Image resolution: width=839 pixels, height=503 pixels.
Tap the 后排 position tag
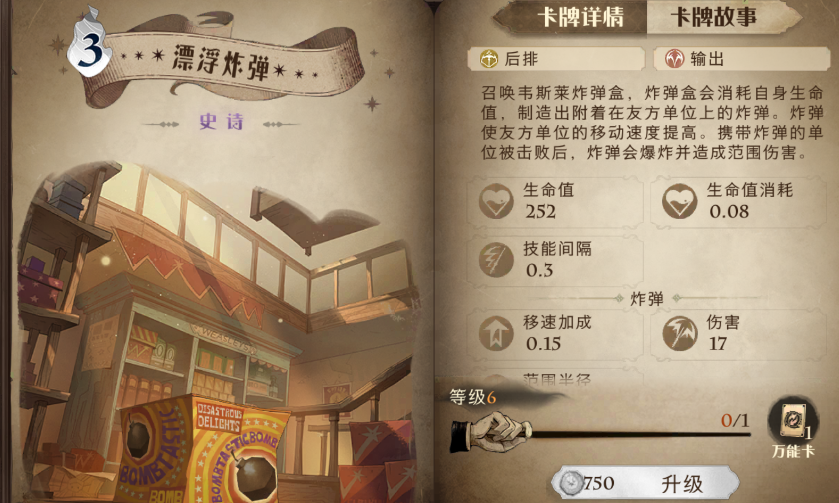point(557,59)
